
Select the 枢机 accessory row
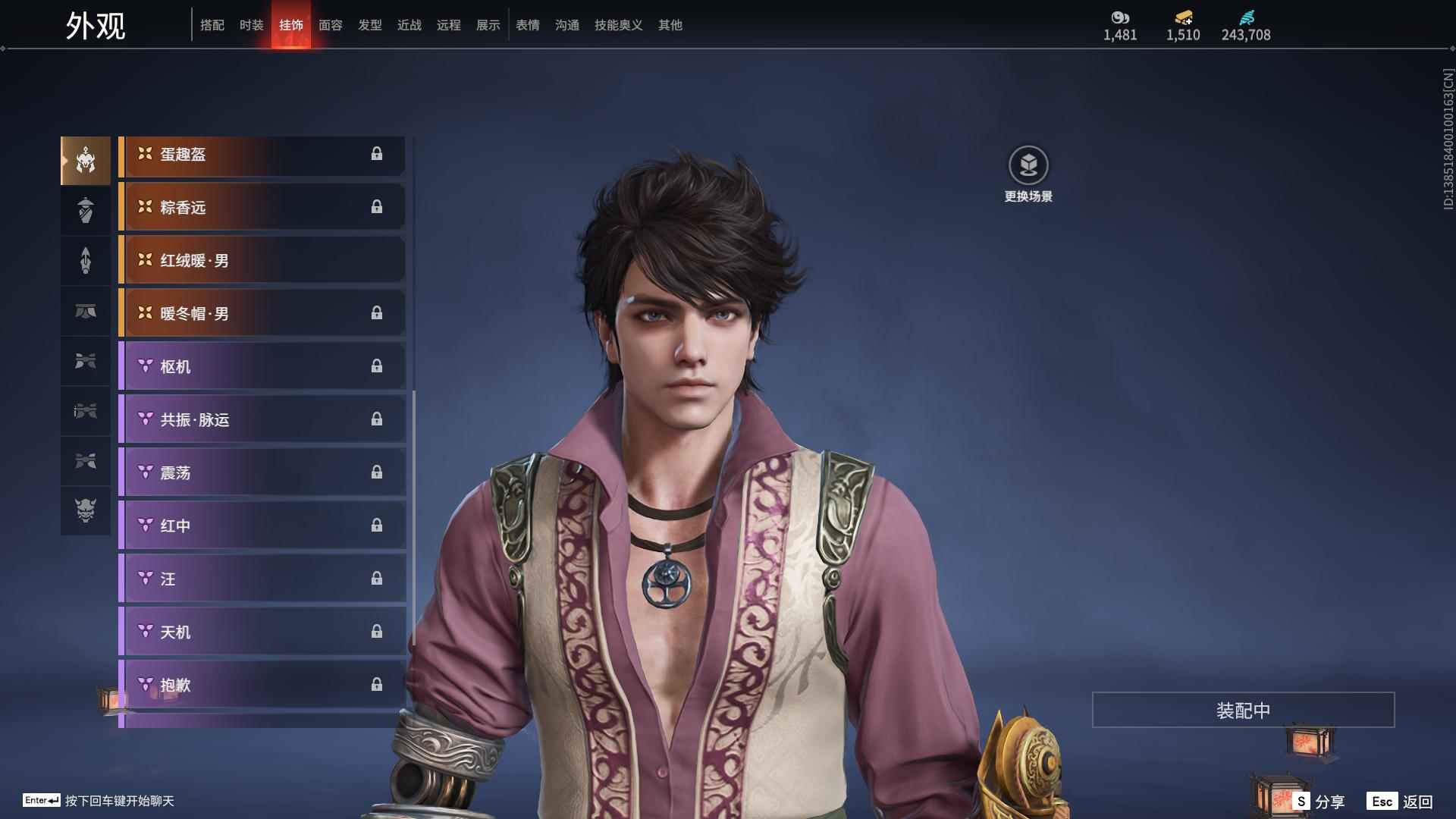pos(262,367)
